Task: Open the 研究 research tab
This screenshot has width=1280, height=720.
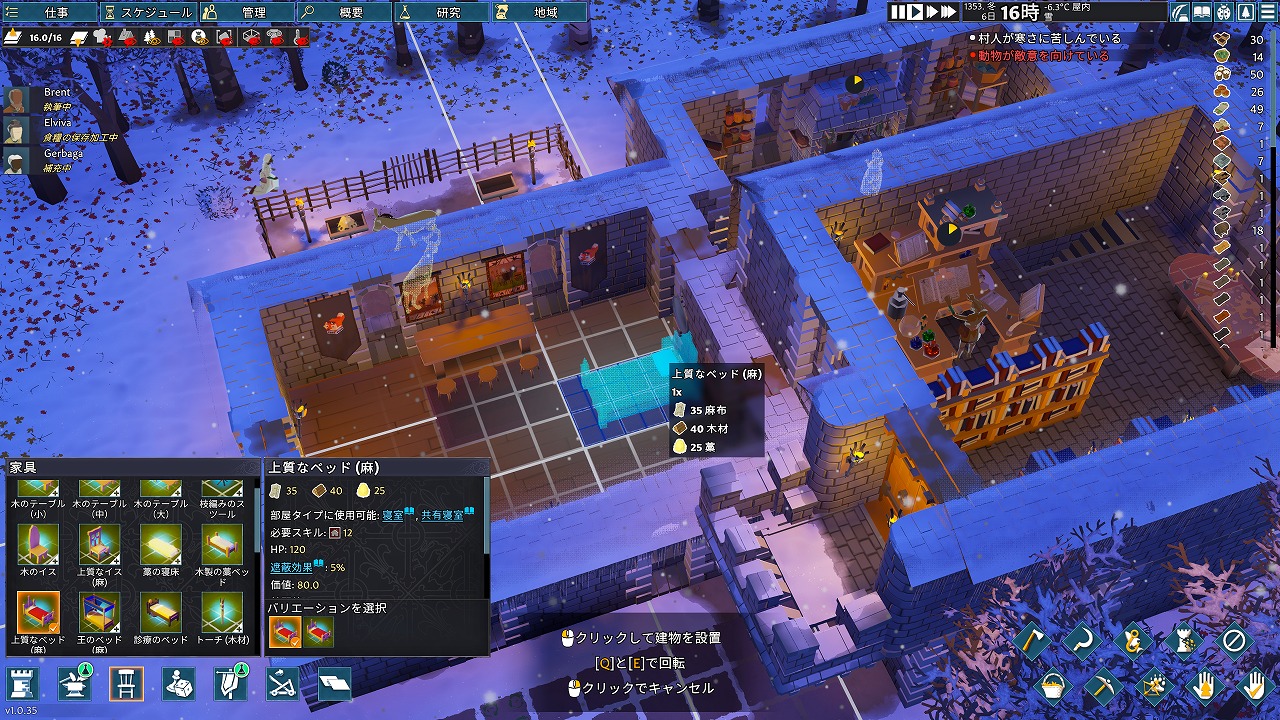Action: pyautogui.click(x=440, y=12)
